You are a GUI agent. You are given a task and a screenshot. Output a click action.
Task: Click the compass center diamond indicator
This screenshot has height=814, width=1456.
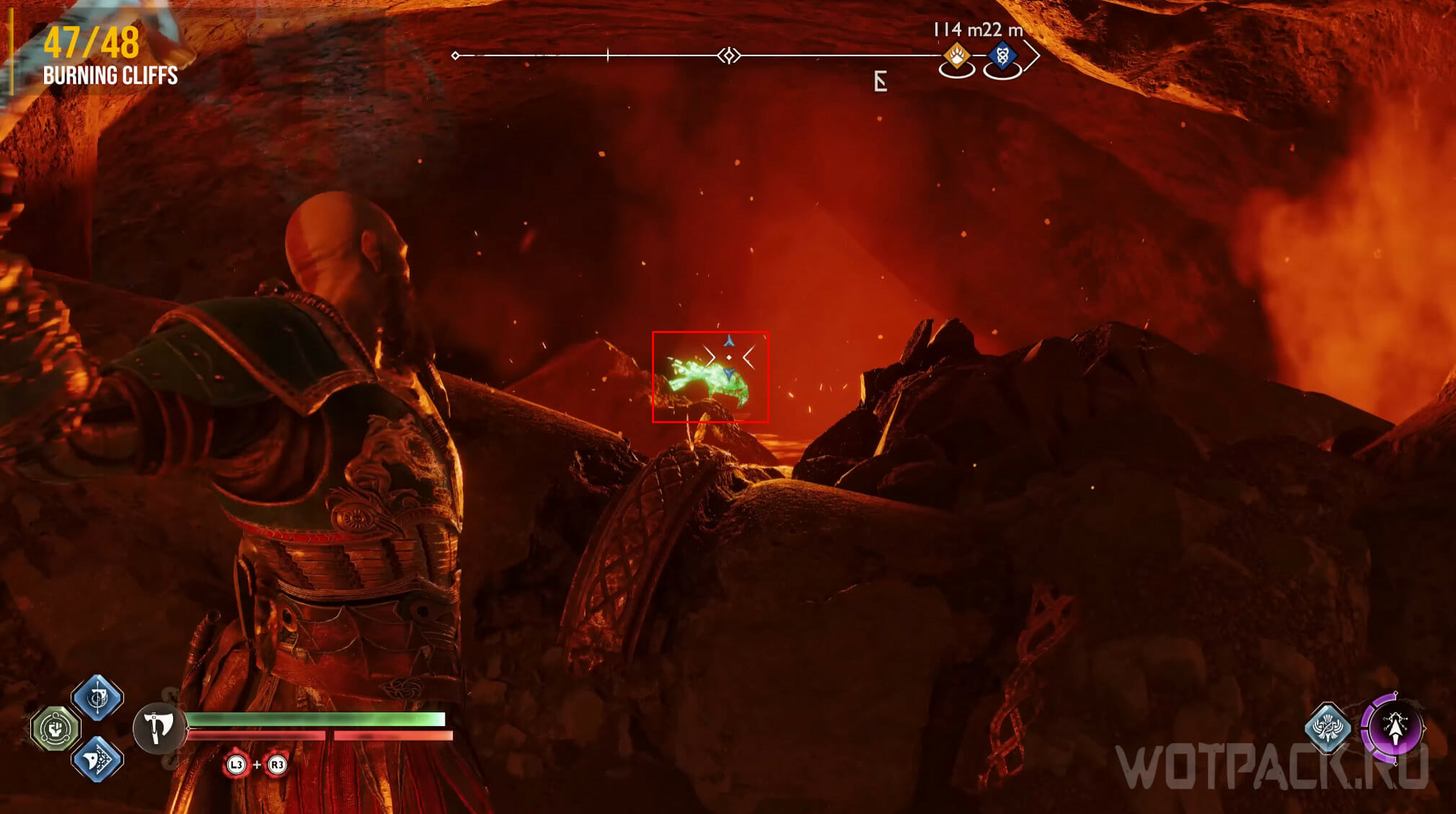click(729, 56)
